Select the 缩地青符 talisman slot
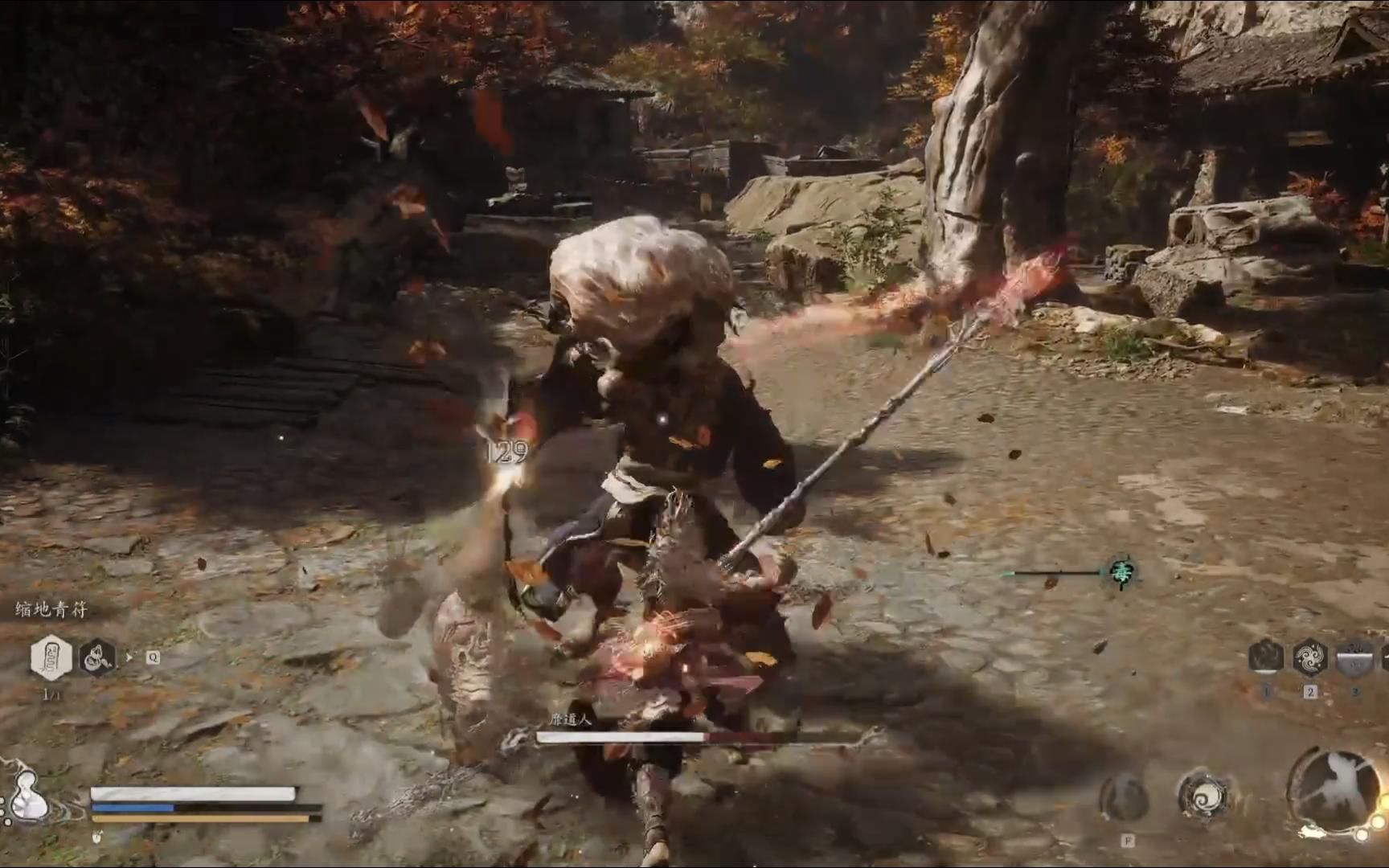Image resolution: width=1389 pixels, height=868 pixels. (51, 657)
